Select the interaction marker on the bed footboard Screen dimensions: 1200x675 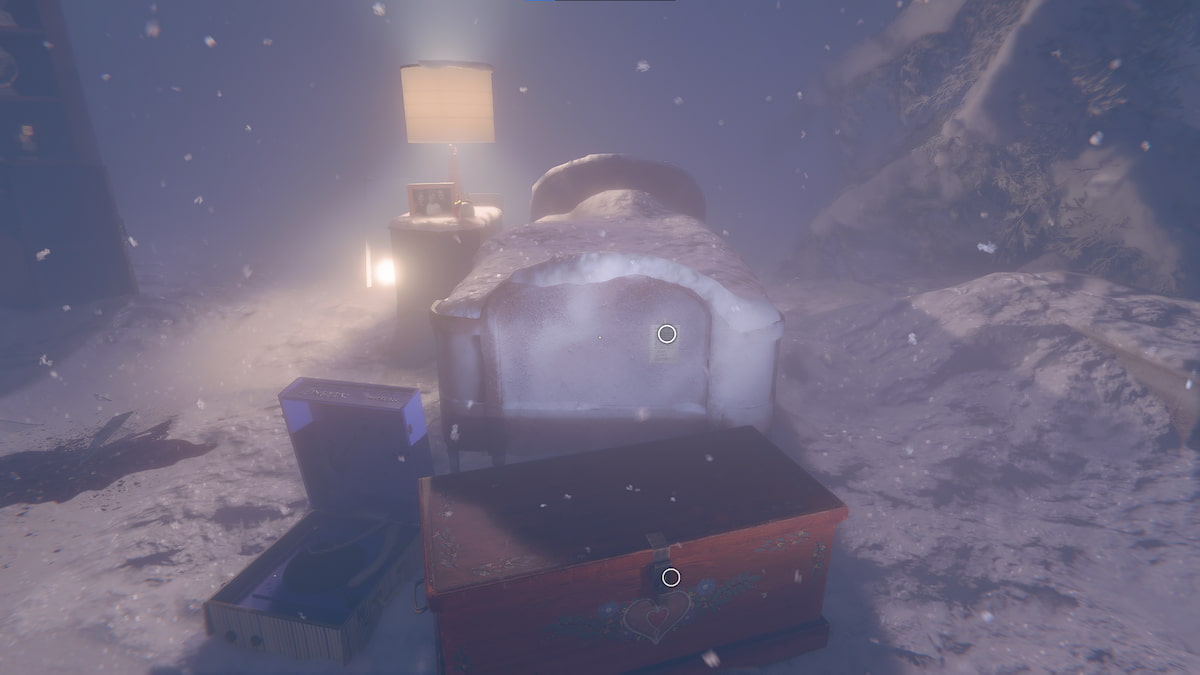(667, 334)
